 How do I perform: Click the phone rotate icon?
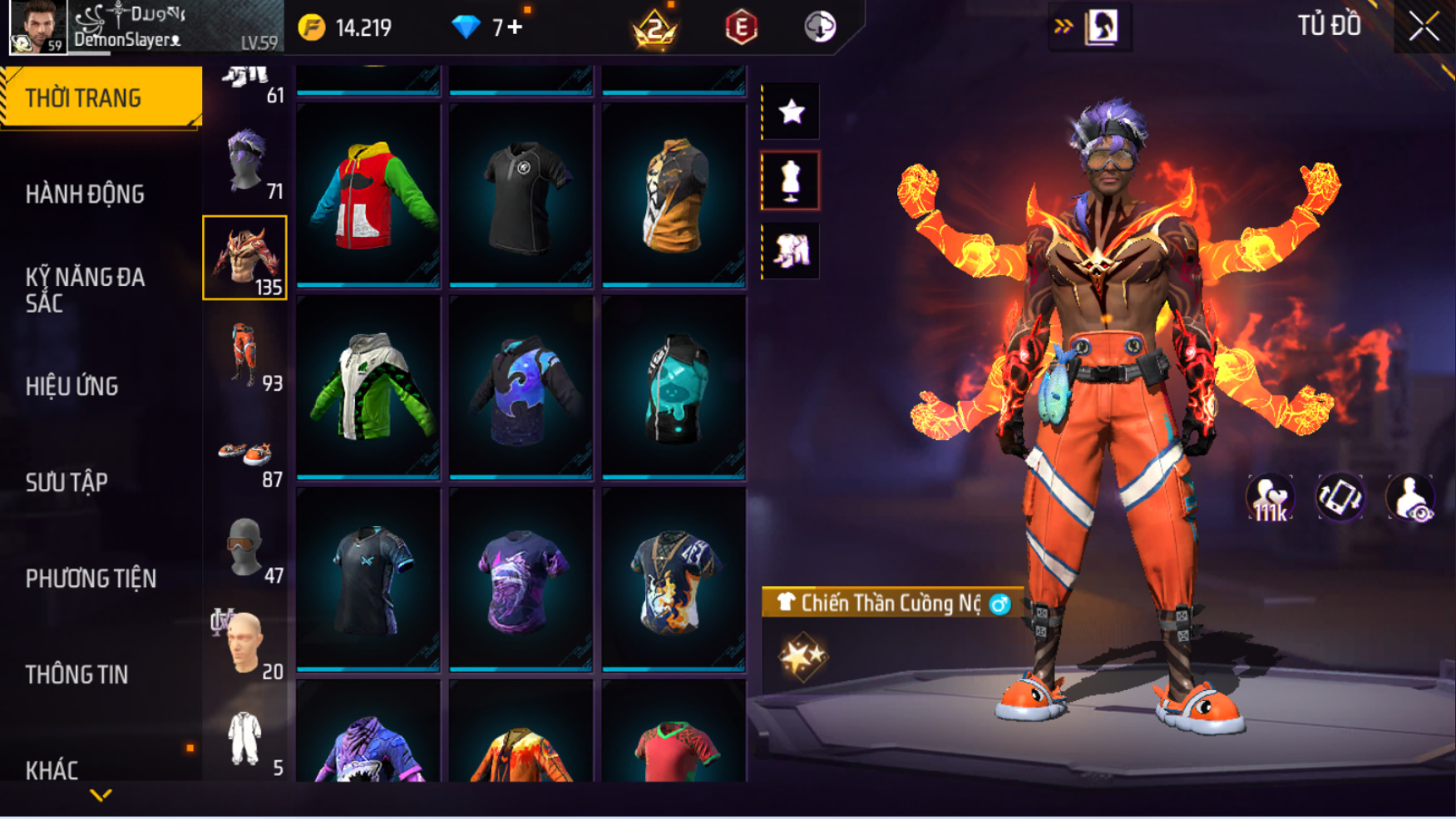(x=1340, y=497)
